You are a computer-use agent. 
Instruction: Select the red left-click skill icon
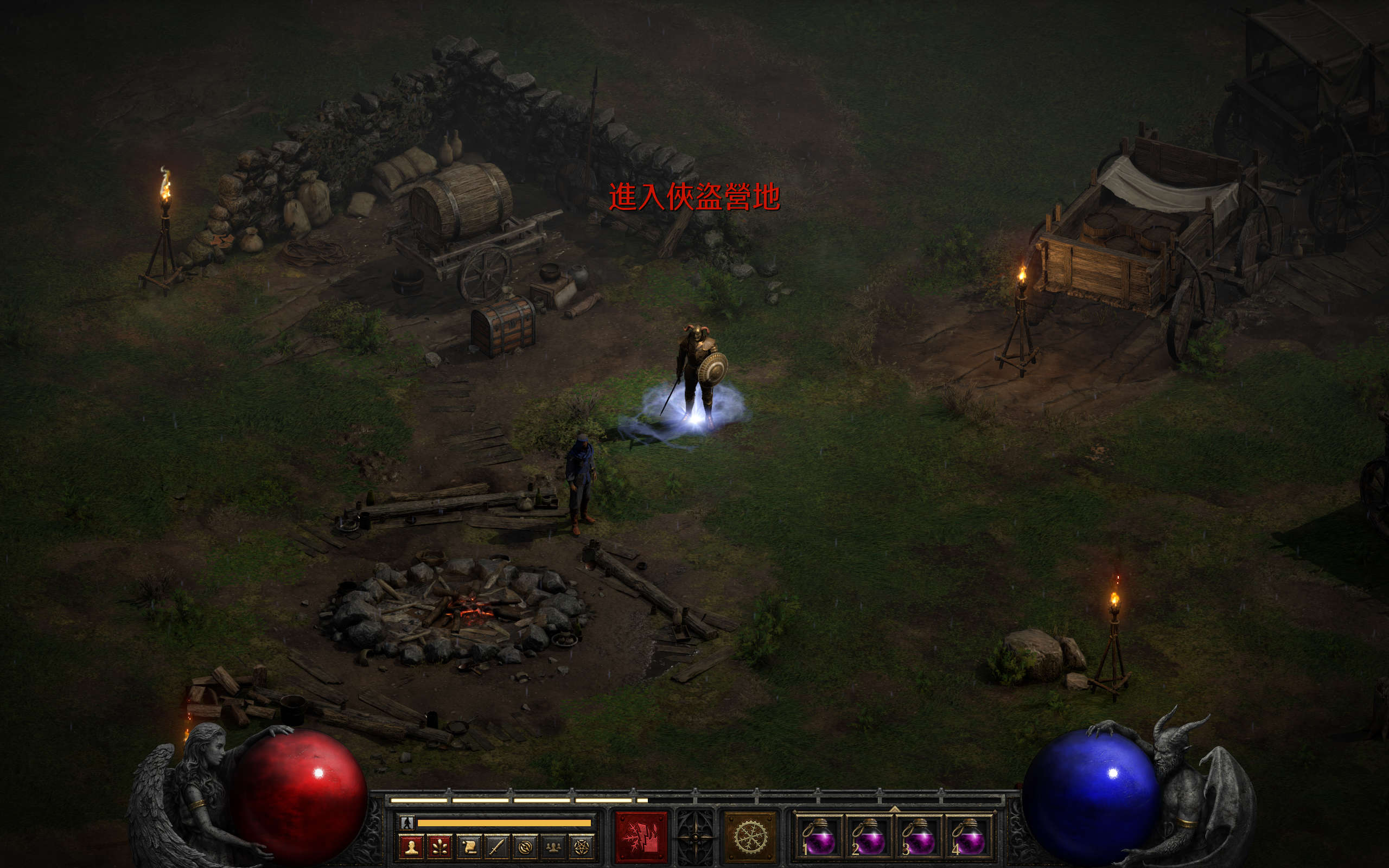[x=641, y=837]
